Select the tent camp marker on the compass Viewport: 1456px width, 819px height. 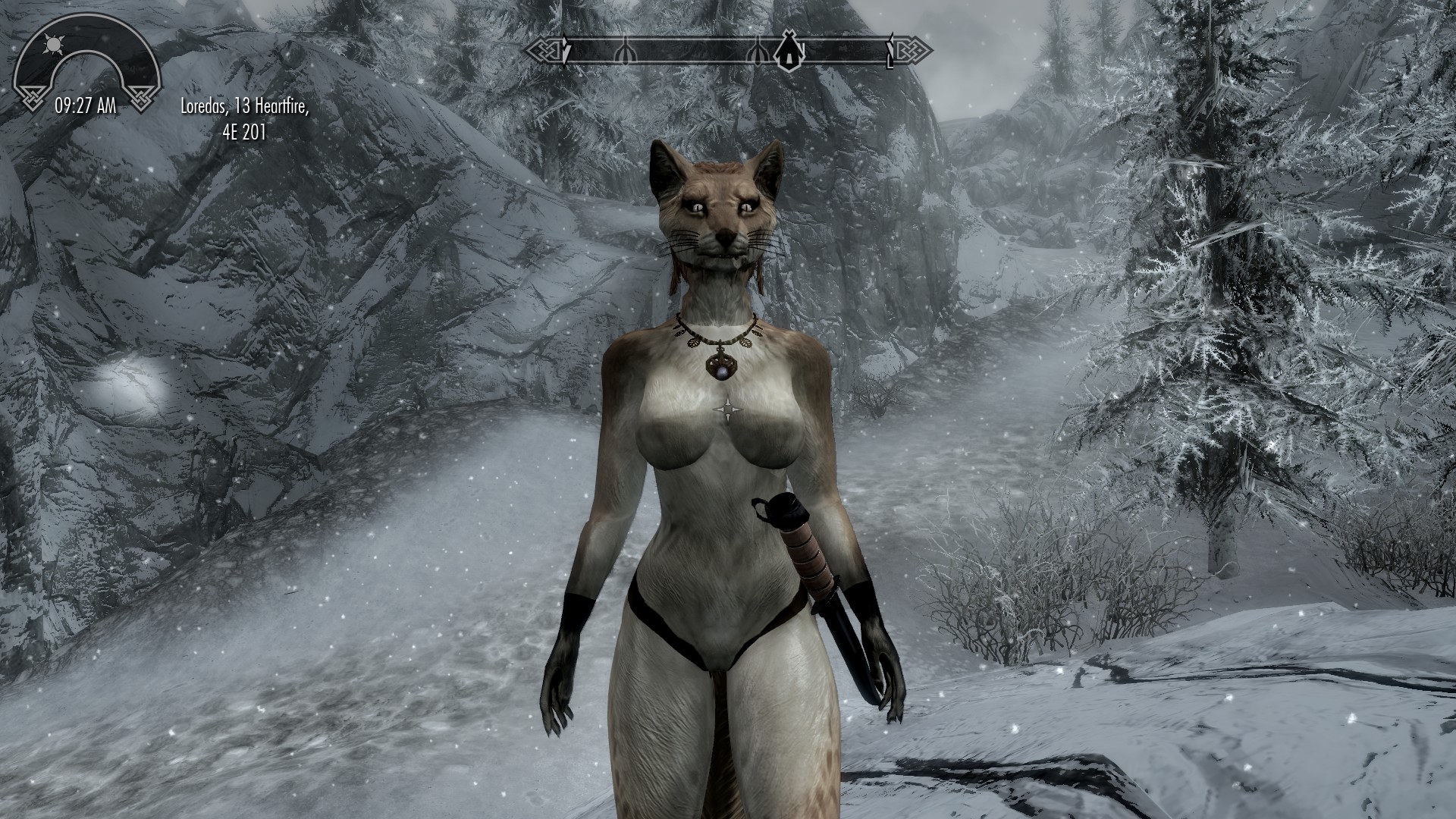(788, 52)
